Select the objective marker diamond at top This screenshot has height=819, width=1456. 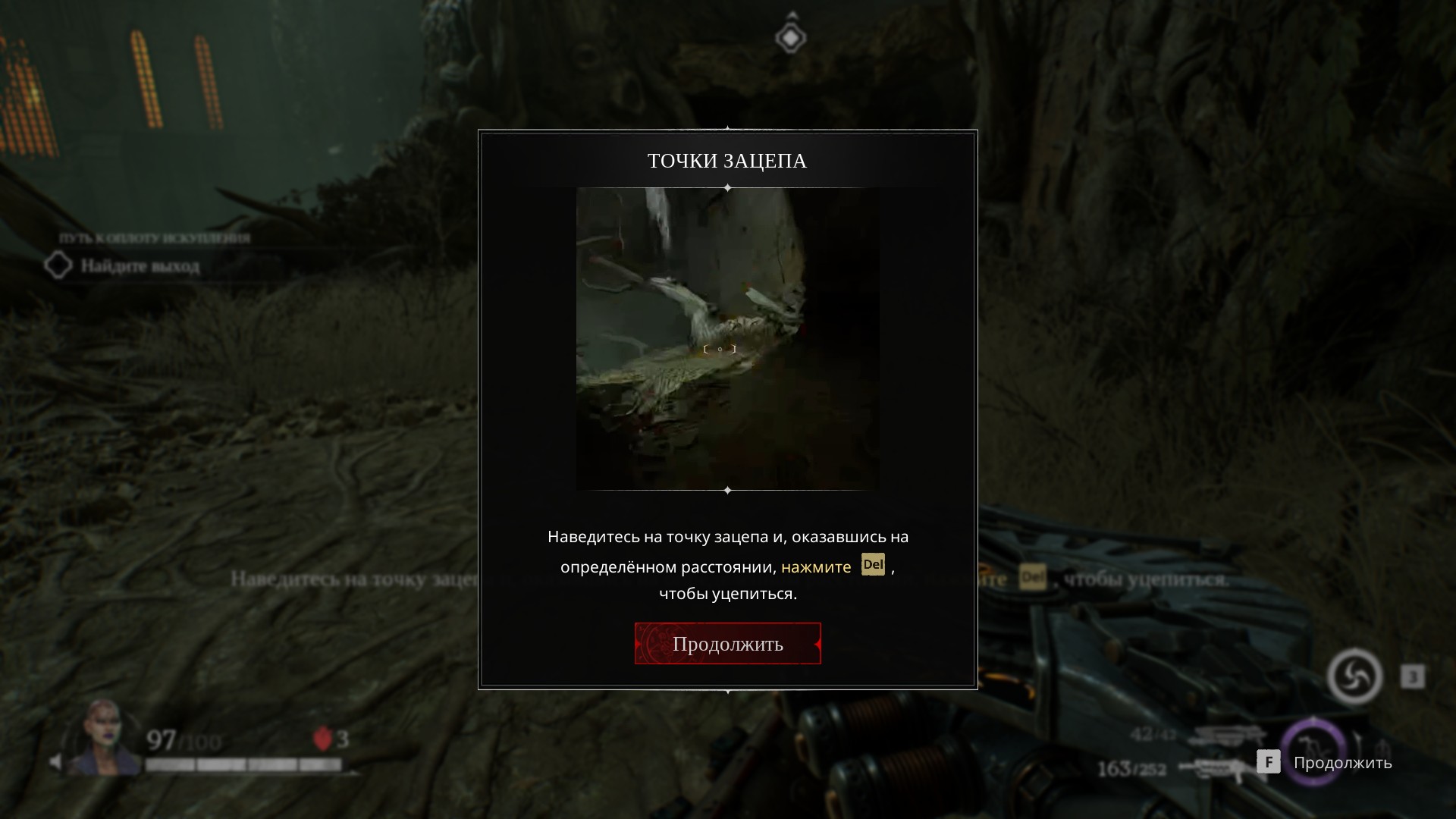790,37
